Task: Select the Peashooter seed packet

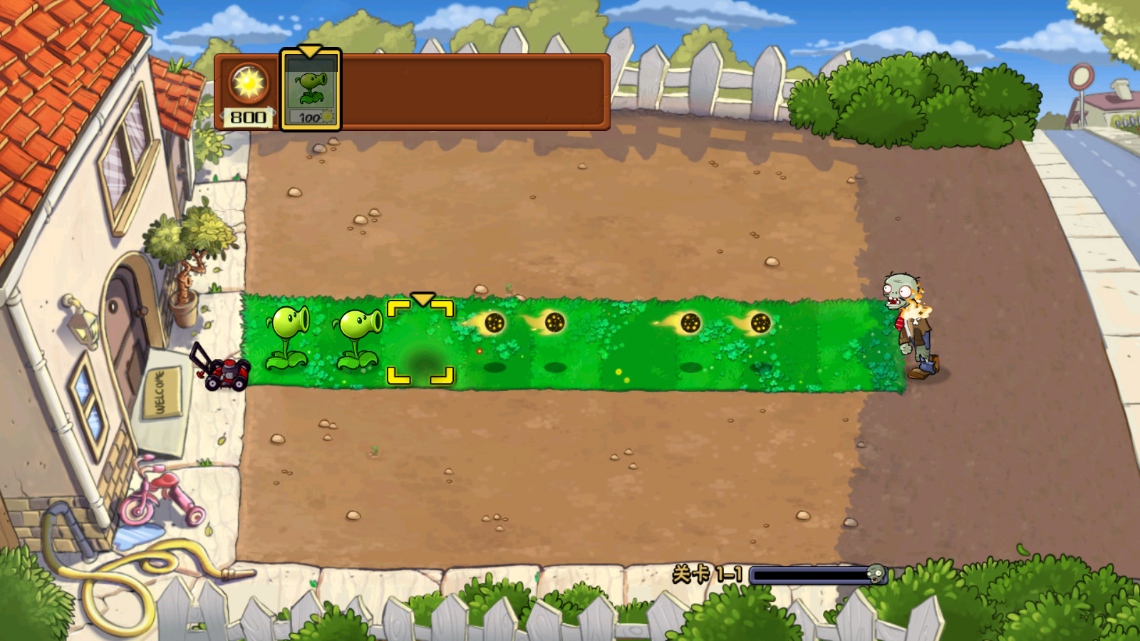Action: [310, 90]
